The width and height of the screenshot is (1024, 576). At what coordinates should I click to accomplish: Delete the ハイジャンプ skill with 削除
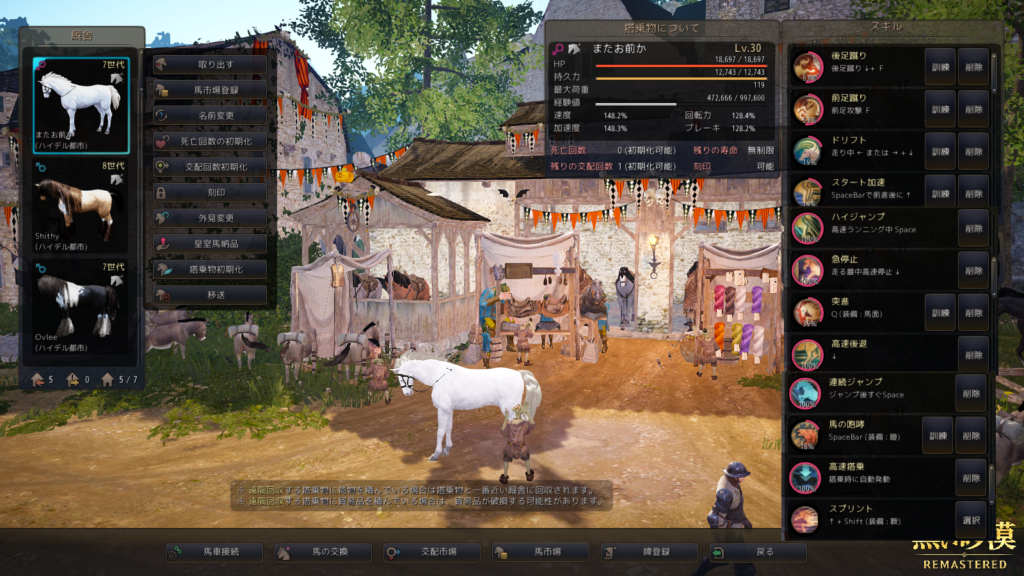[973, 229]
